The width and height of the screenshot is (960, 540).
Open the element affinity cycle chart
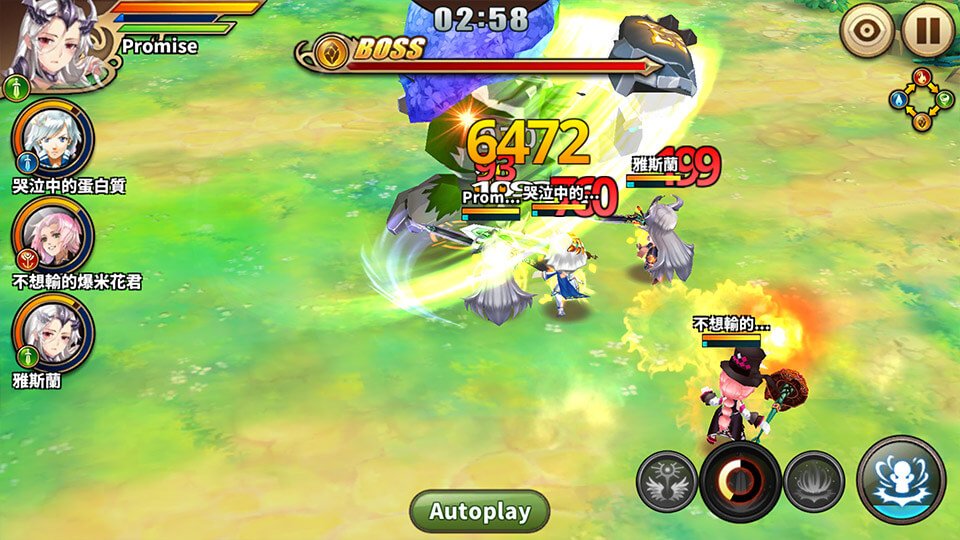tap(921, 99)
